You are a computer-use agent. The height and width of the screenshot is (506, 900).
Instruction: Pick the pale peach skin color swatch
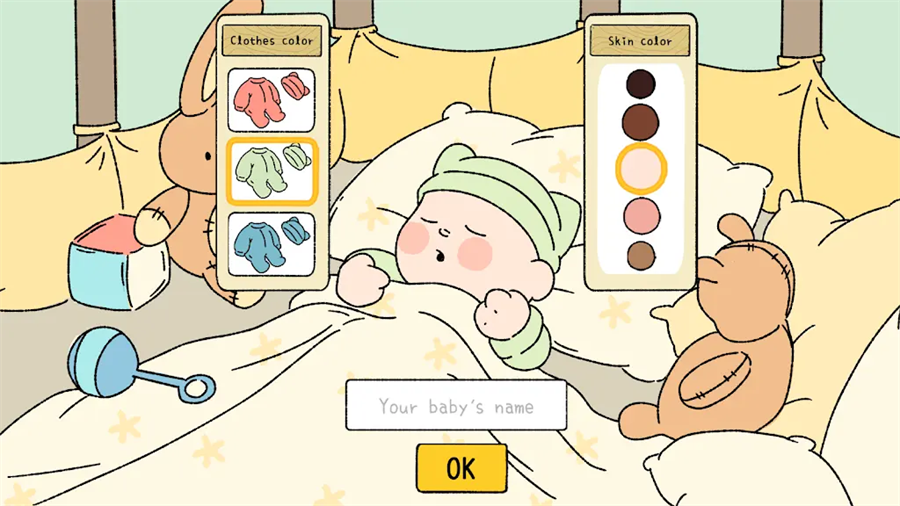(641, 168)
